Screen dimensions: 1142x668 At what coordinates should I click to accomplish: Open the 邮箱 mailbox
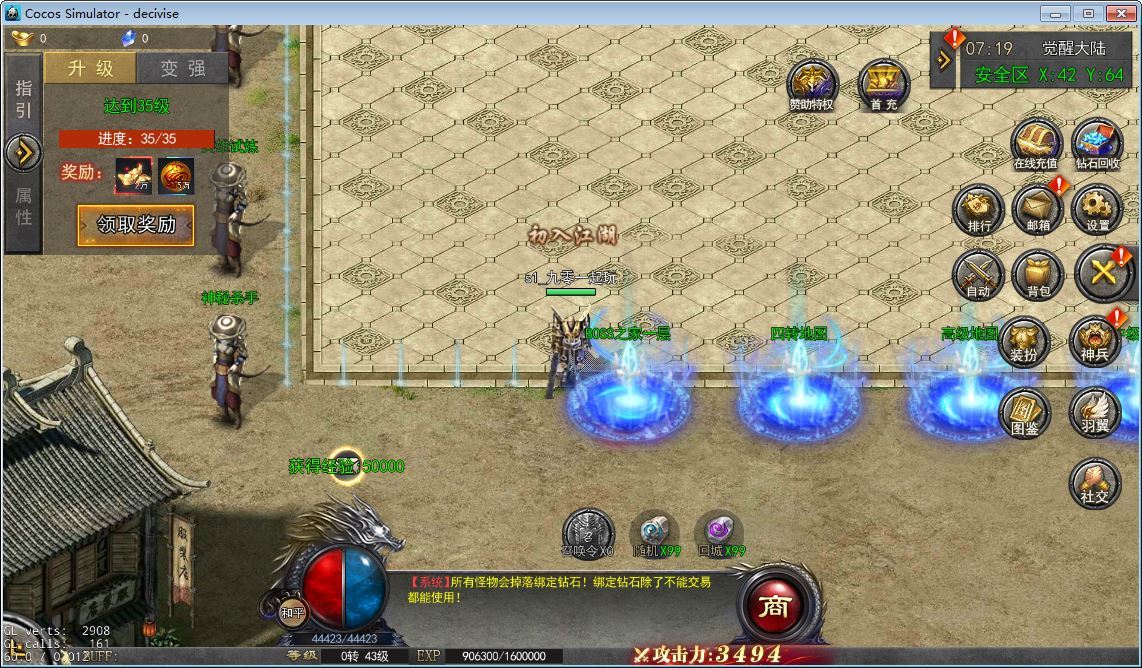pyautogui.click(x=1038, y=208)
